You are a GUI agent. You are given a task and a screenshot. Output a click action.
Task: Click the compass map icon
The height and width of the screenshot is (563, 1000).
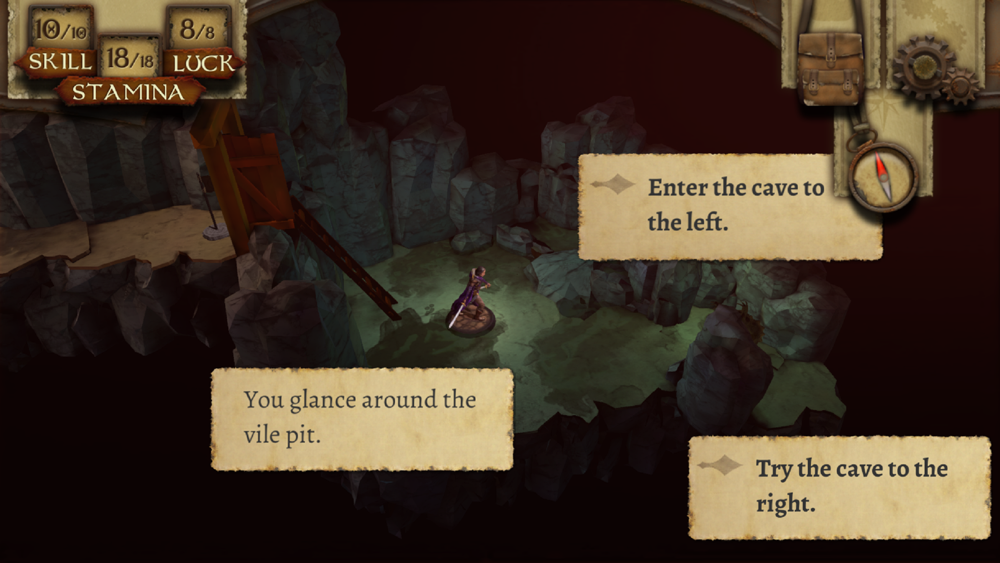pos(882,177)
